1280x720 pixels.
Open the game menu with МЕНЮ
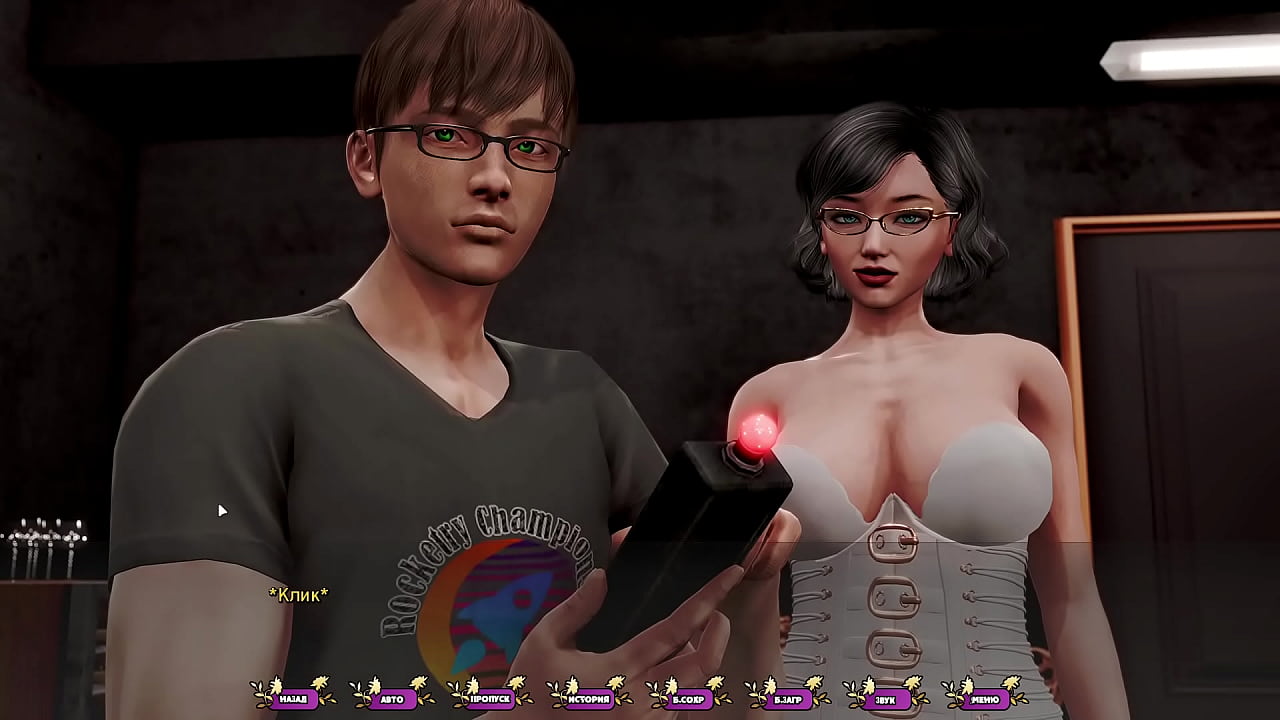point(985,699)
